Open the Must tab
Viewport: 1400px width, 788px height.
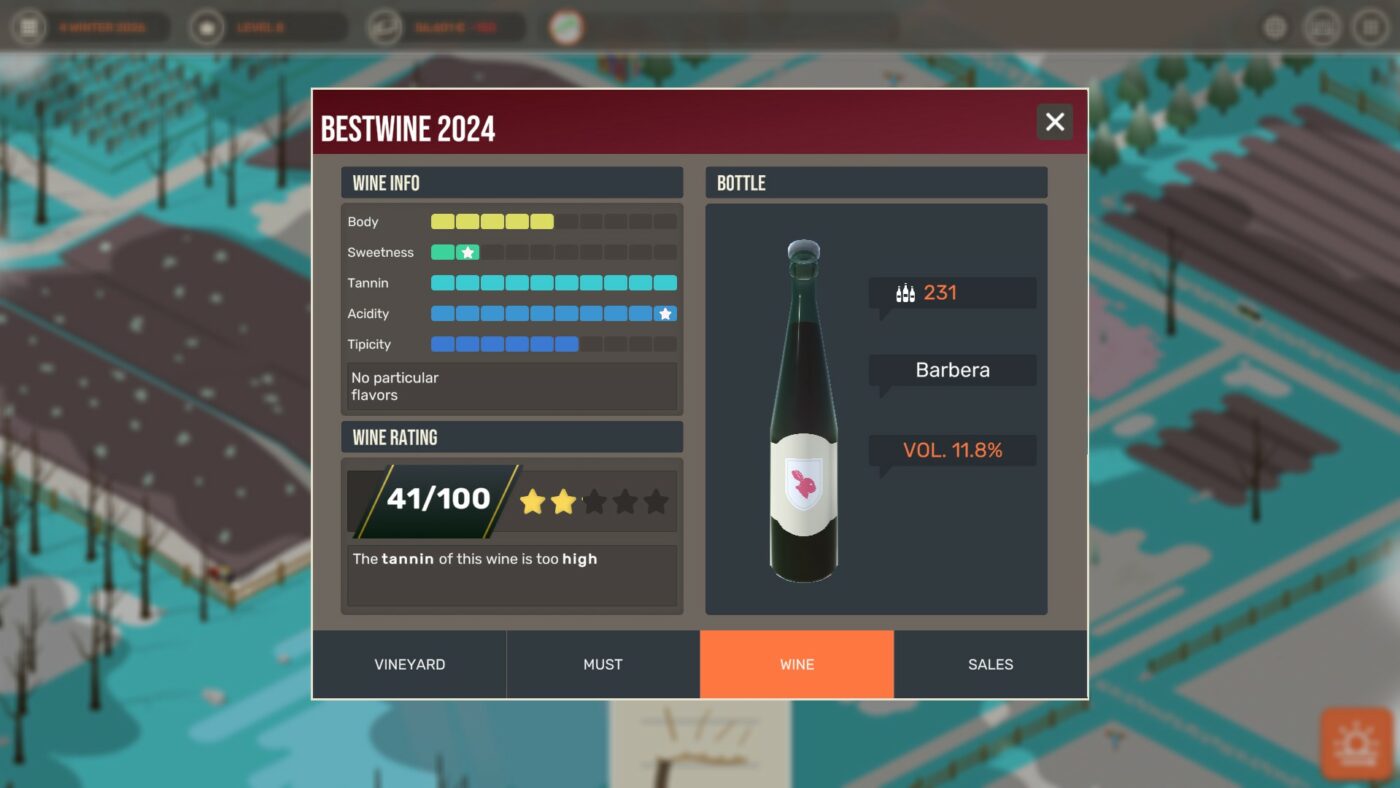[x=603, y=663]
